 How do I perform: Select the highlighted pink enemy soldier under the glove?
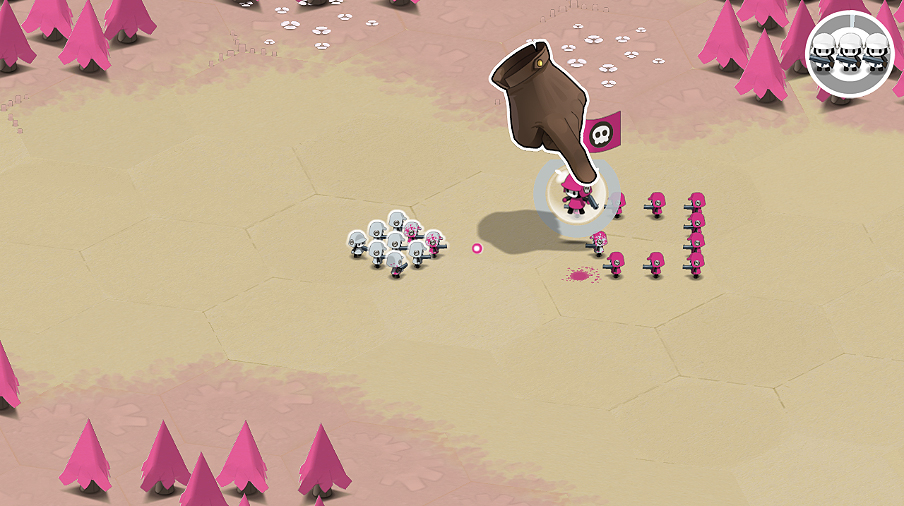coord(576,197)
